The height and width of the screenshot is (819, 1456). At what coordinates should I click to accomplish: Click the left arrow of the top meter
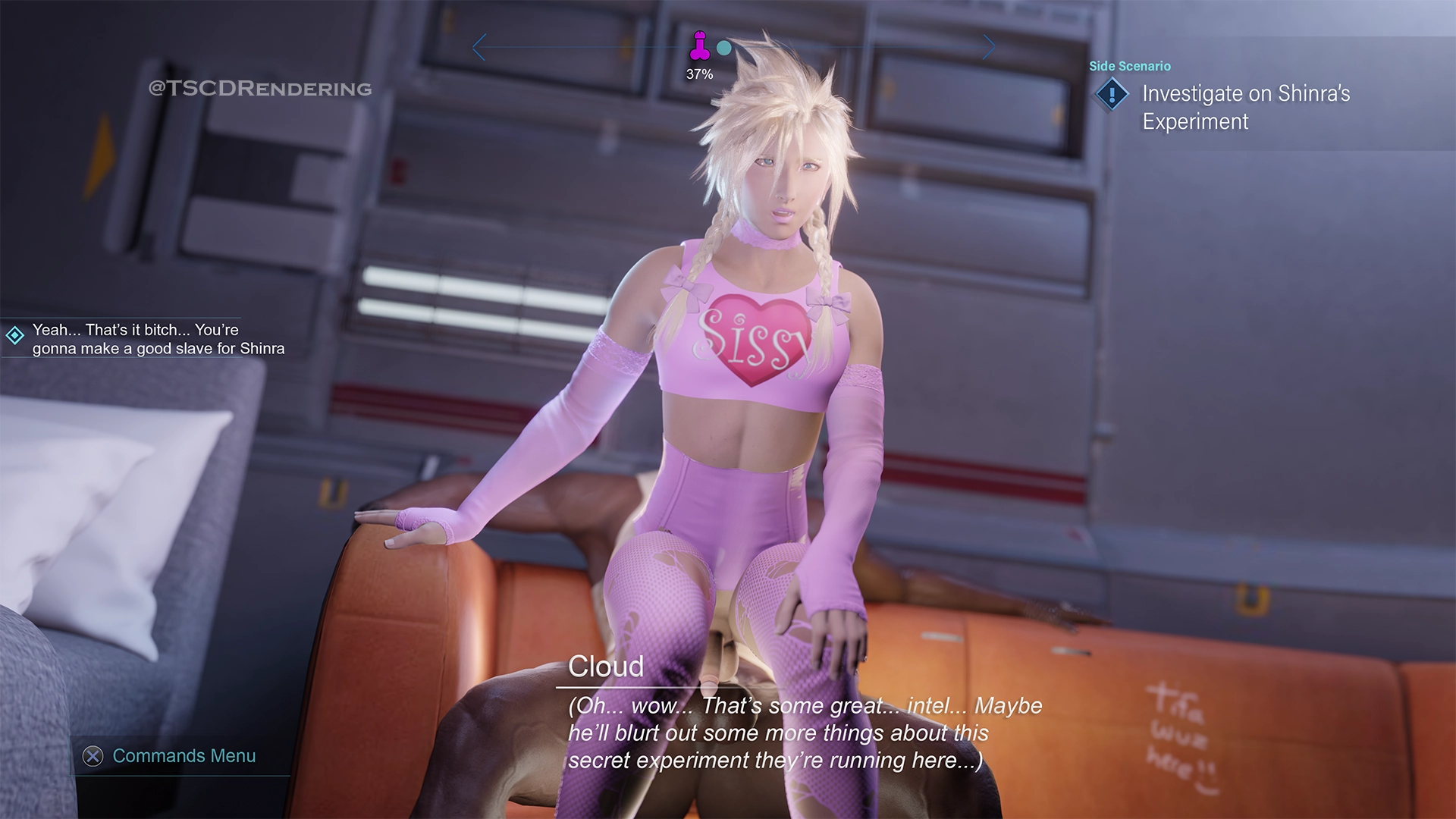[478, 48]
